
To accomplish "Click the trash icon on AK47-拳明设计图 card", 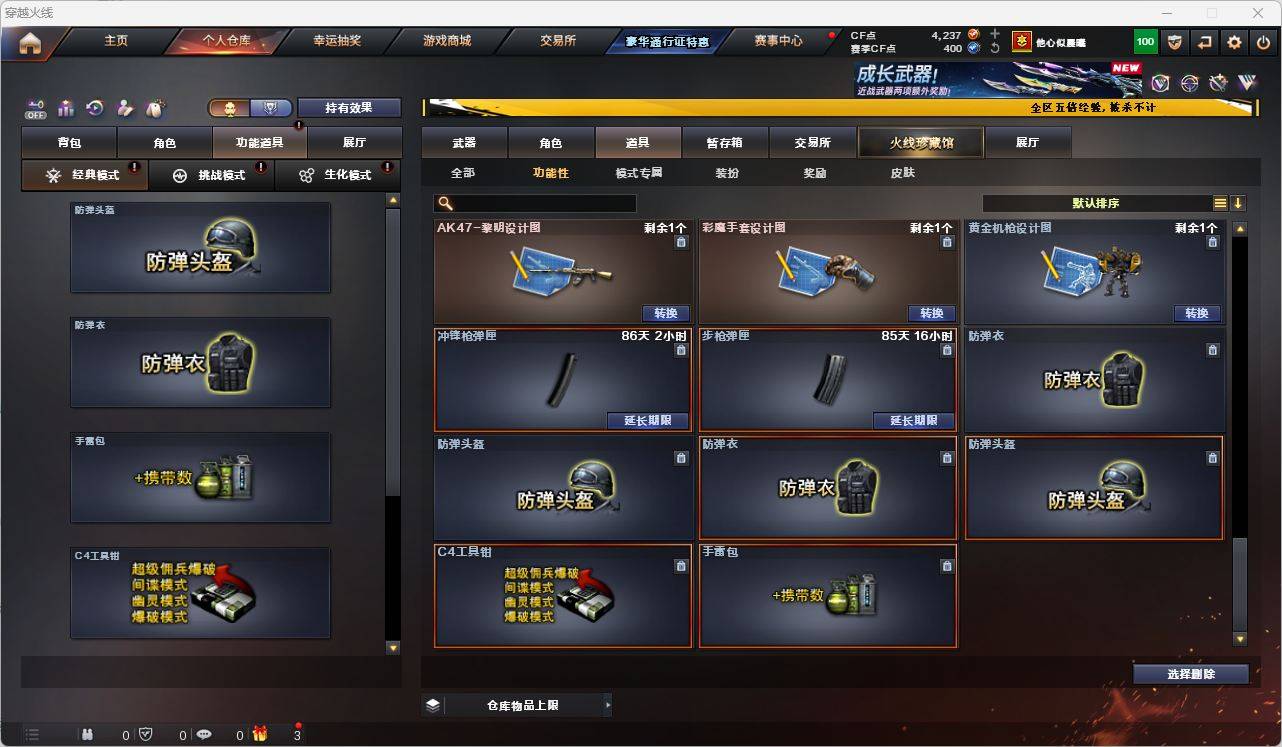I will [x=681, y=240].
